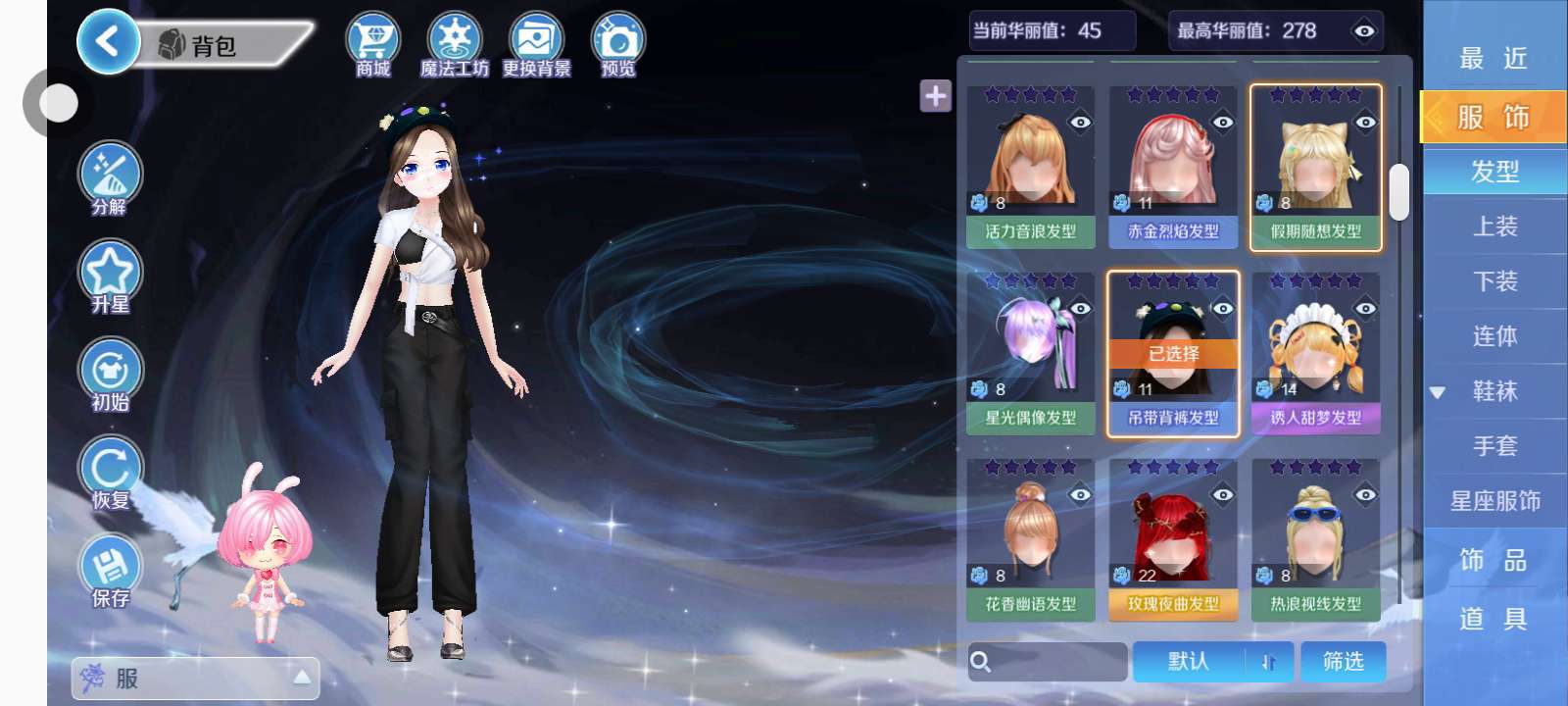
Task: Toggle the eye icon beside 最高华丽值
Action: (1363, 31)
